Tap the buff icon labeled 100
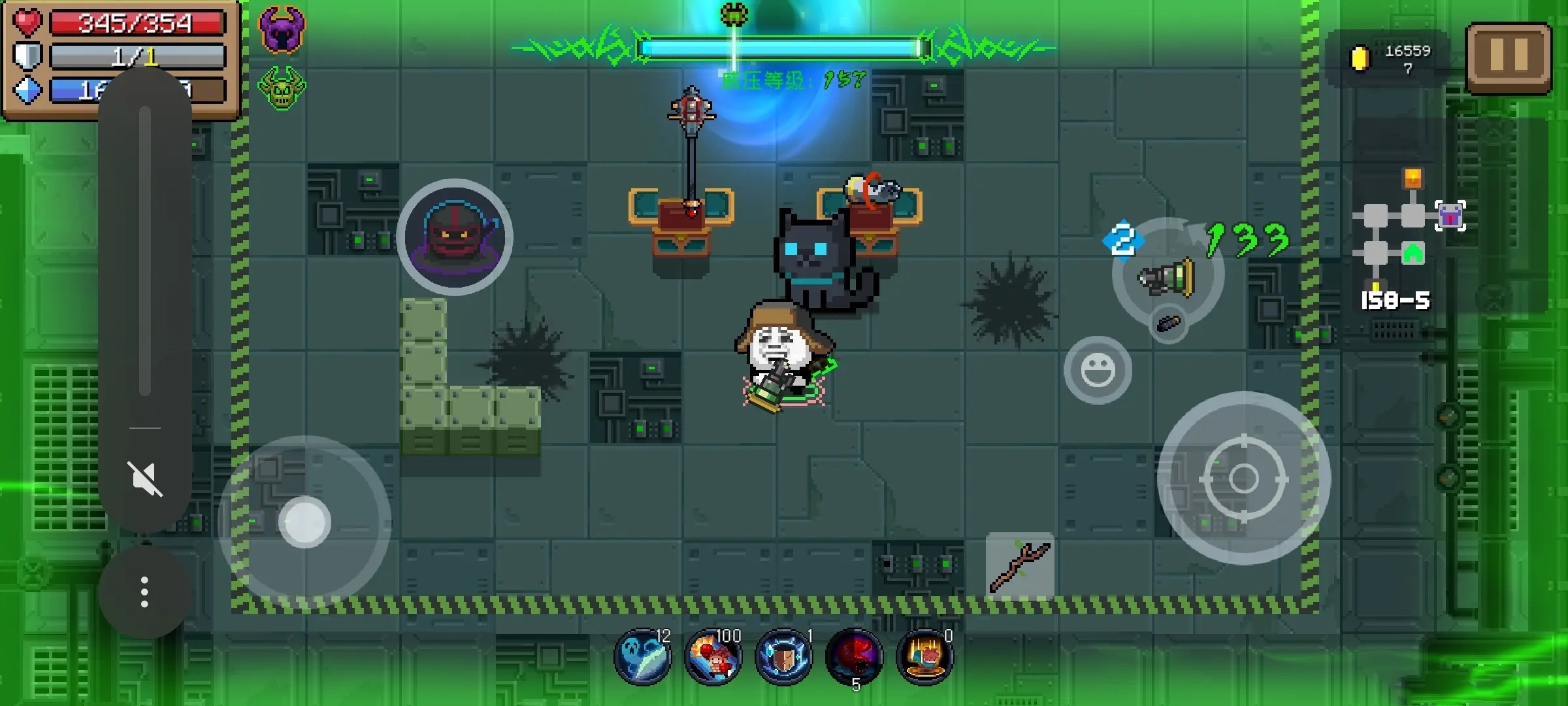The image size is (1568, 706). click(713, 656)
